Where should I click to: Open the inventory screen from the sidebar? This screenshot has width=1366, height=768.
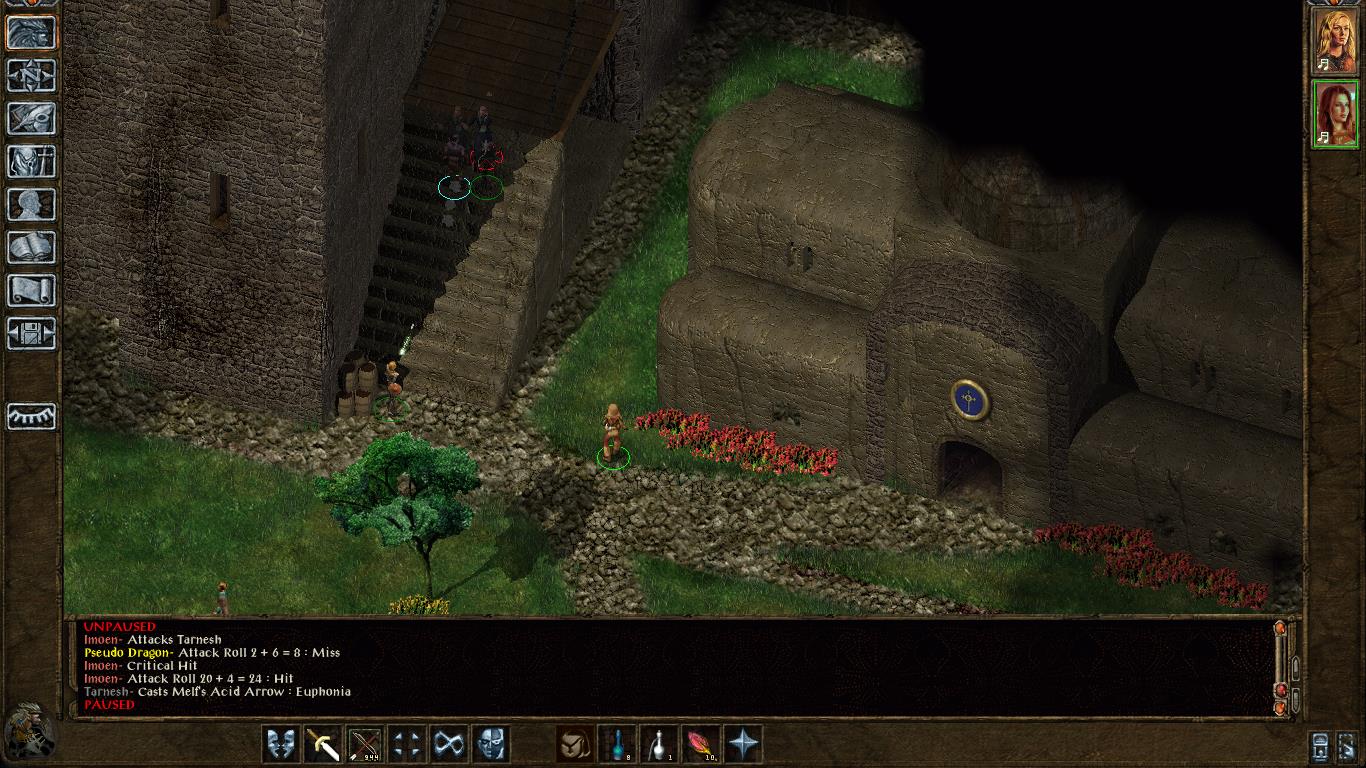pos(31,161)
